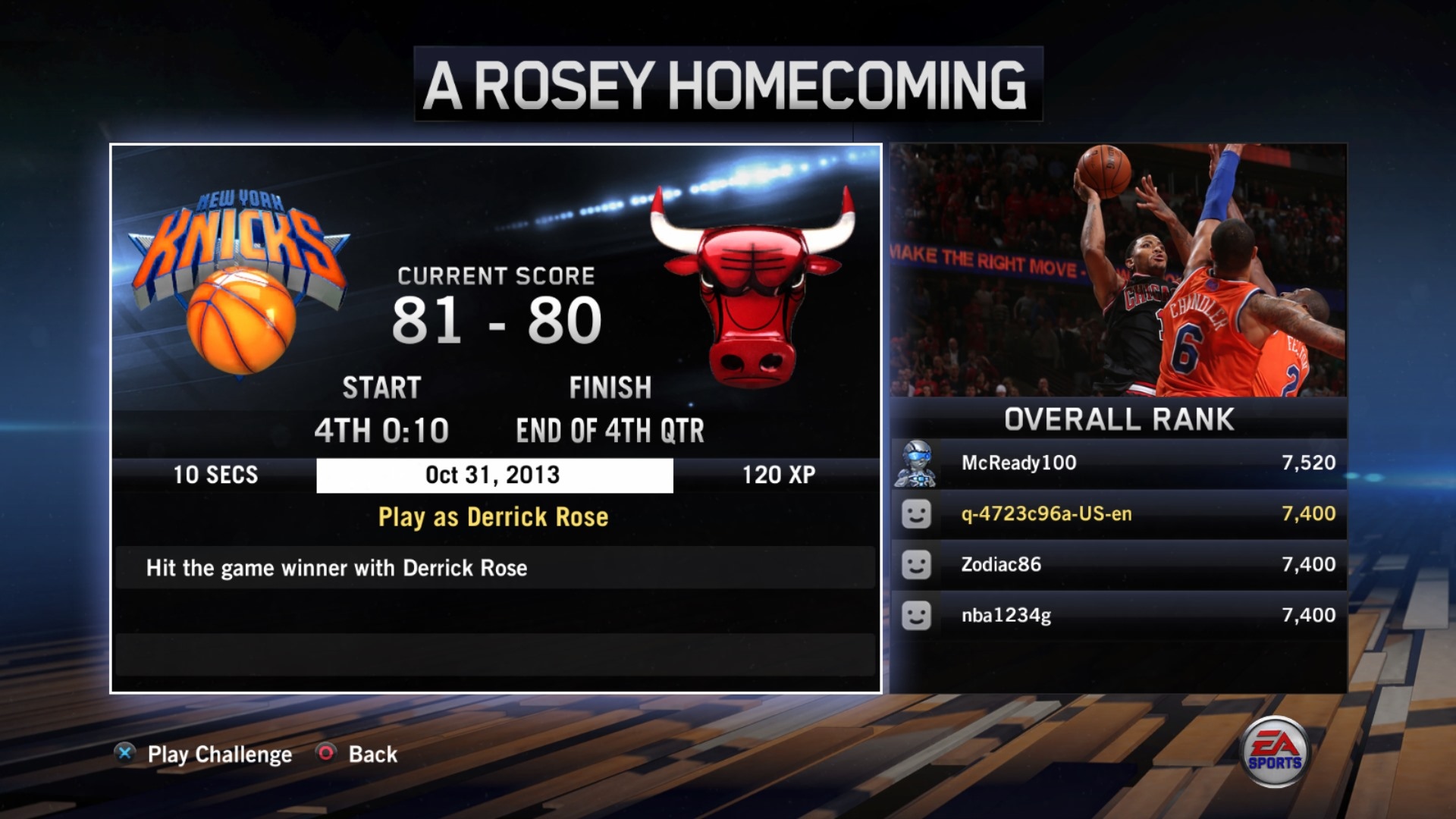Highlight the Hit the game winner objective

(494, 568)
